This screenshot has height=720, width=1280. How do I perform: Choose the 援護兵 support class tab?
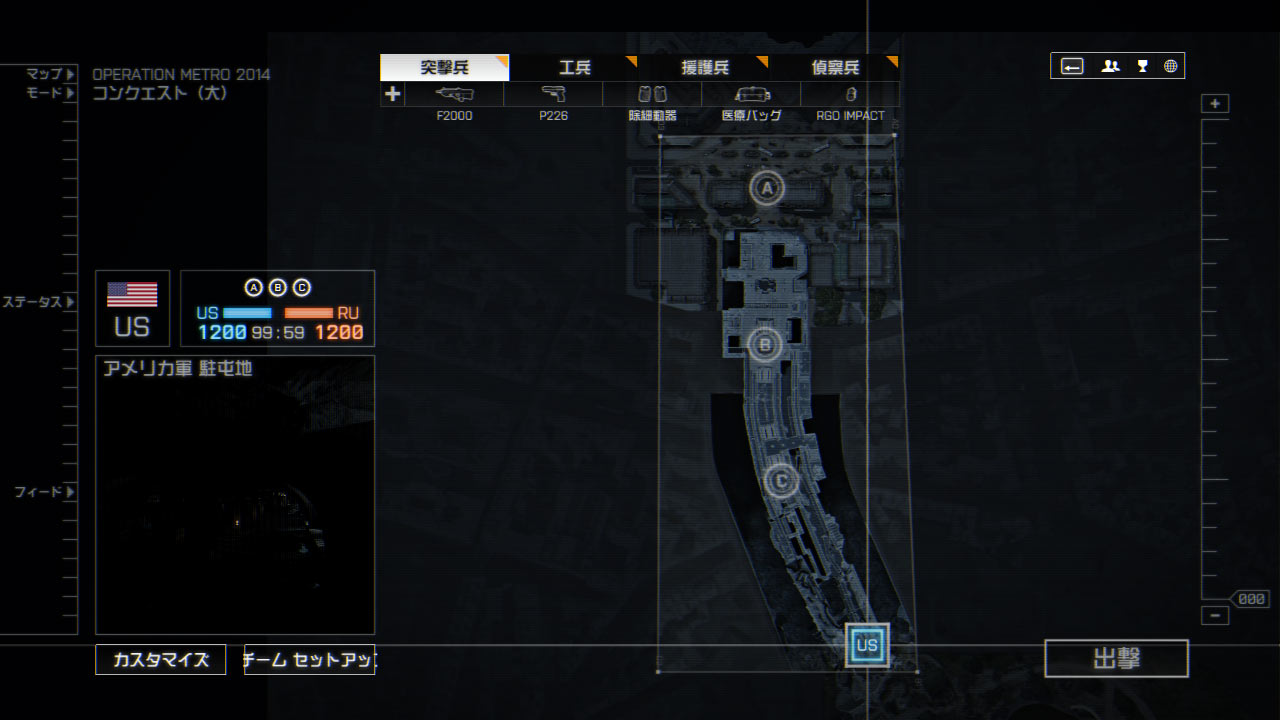tap(705, 68)
